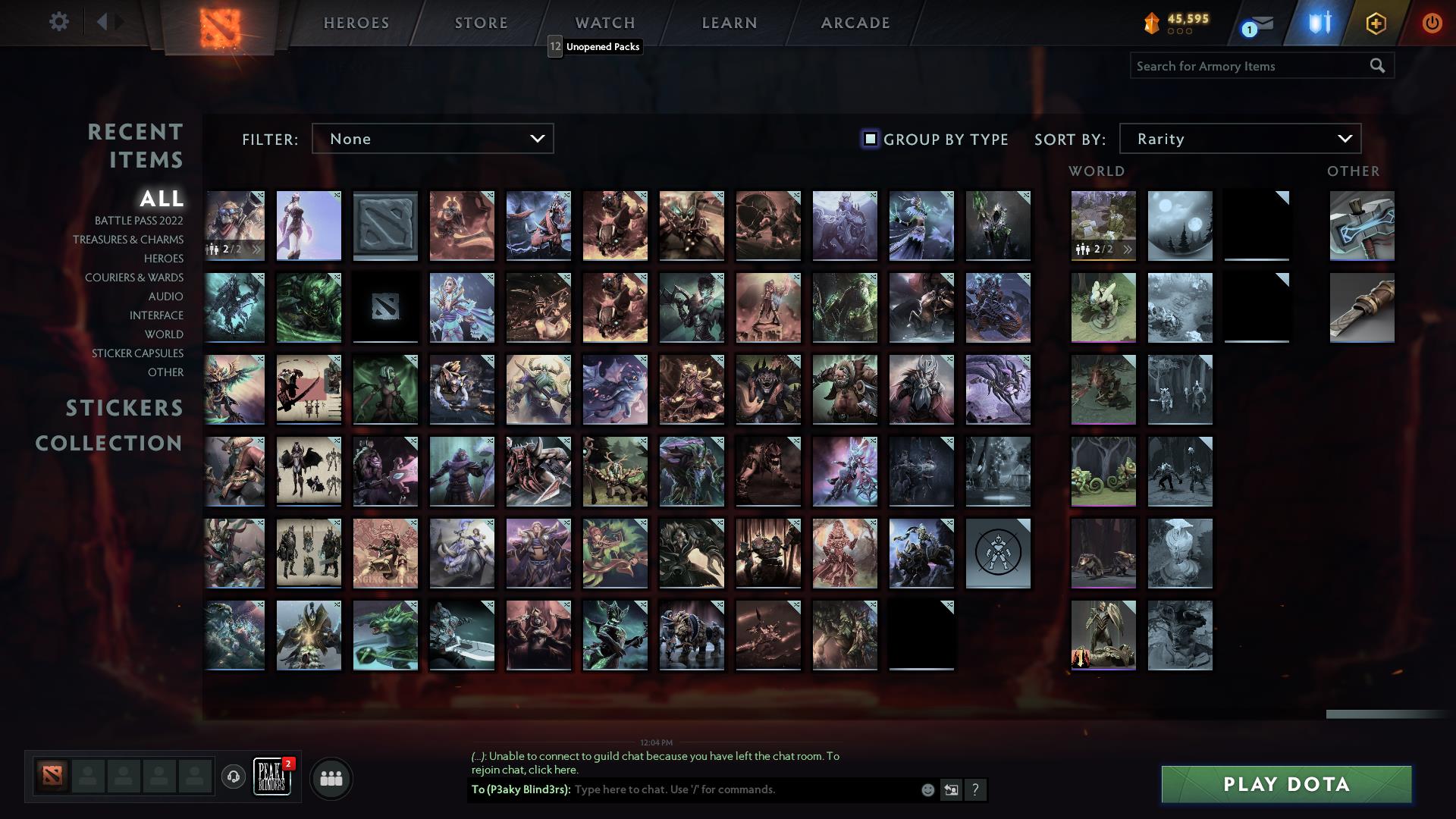Open the Sort By Rarity dropdown
The width and height of the screenshot is (1456, 819).
1239,139
